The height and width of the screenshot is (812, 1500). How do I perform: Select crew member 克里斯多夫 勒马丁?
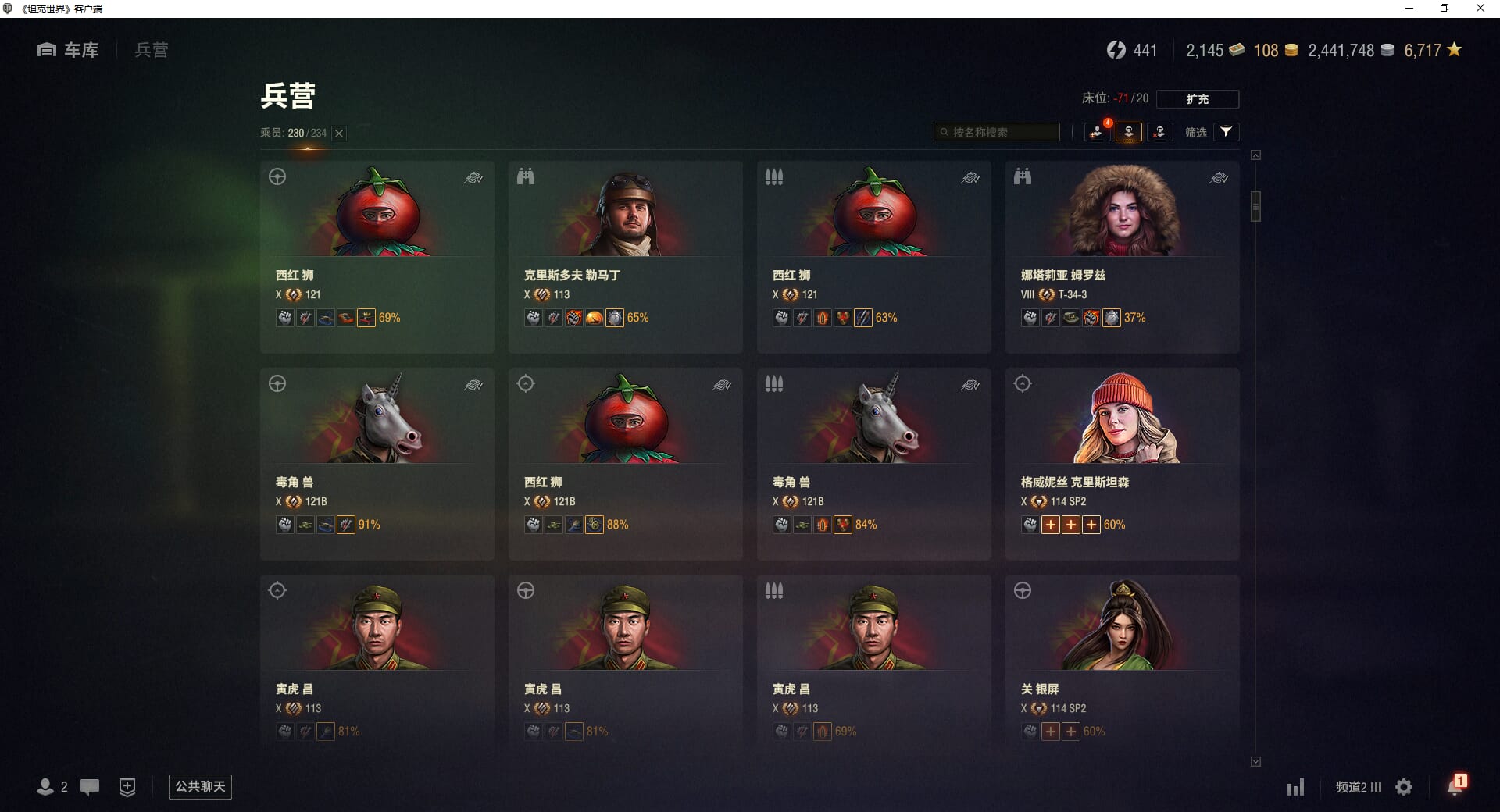(x=625, y=257)
